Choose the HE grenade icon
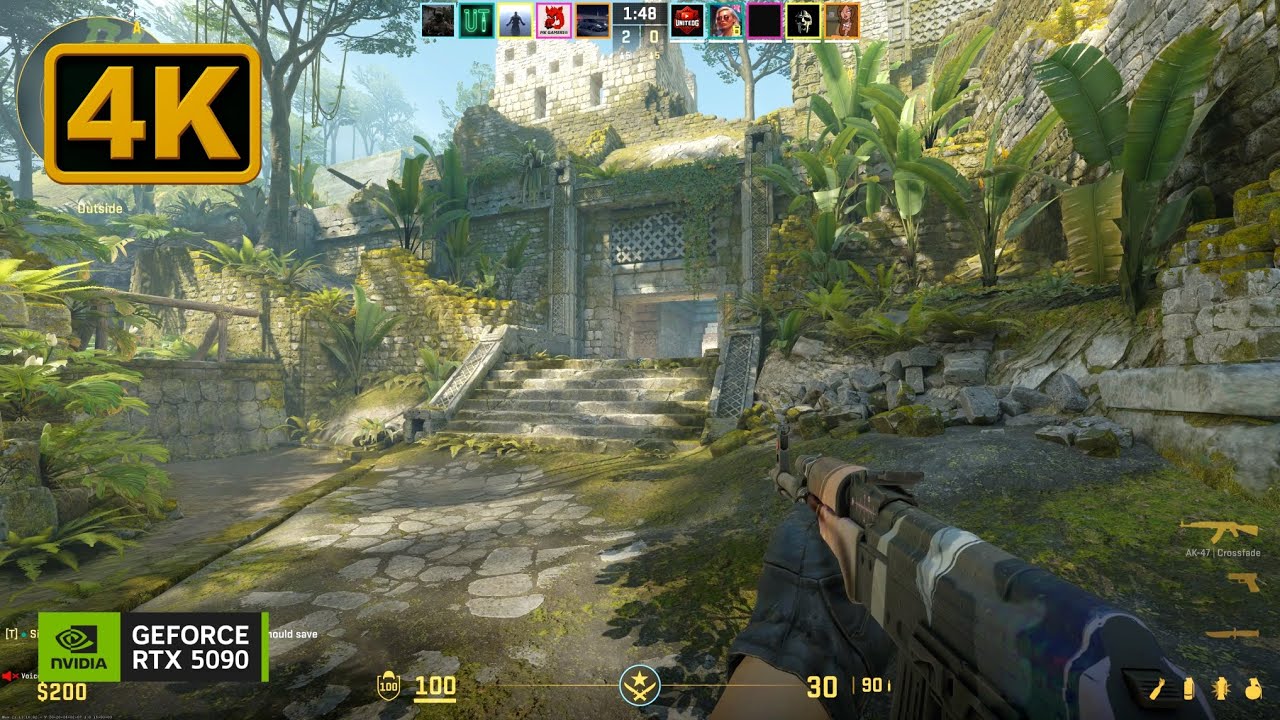1280x720 pixels. click(1253, 688)
